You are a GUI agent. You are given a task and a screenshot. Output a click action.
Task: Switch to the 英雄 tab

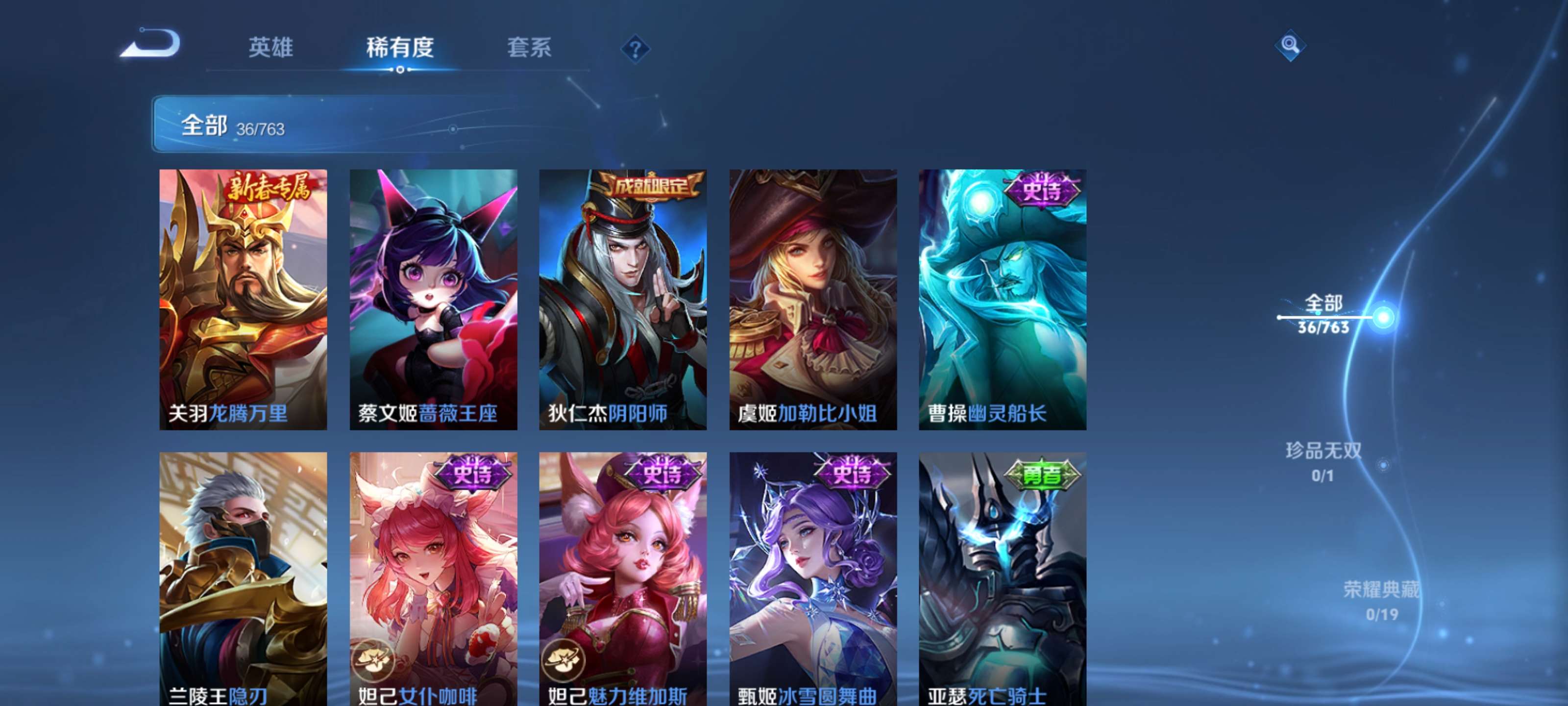coord(270,49)
